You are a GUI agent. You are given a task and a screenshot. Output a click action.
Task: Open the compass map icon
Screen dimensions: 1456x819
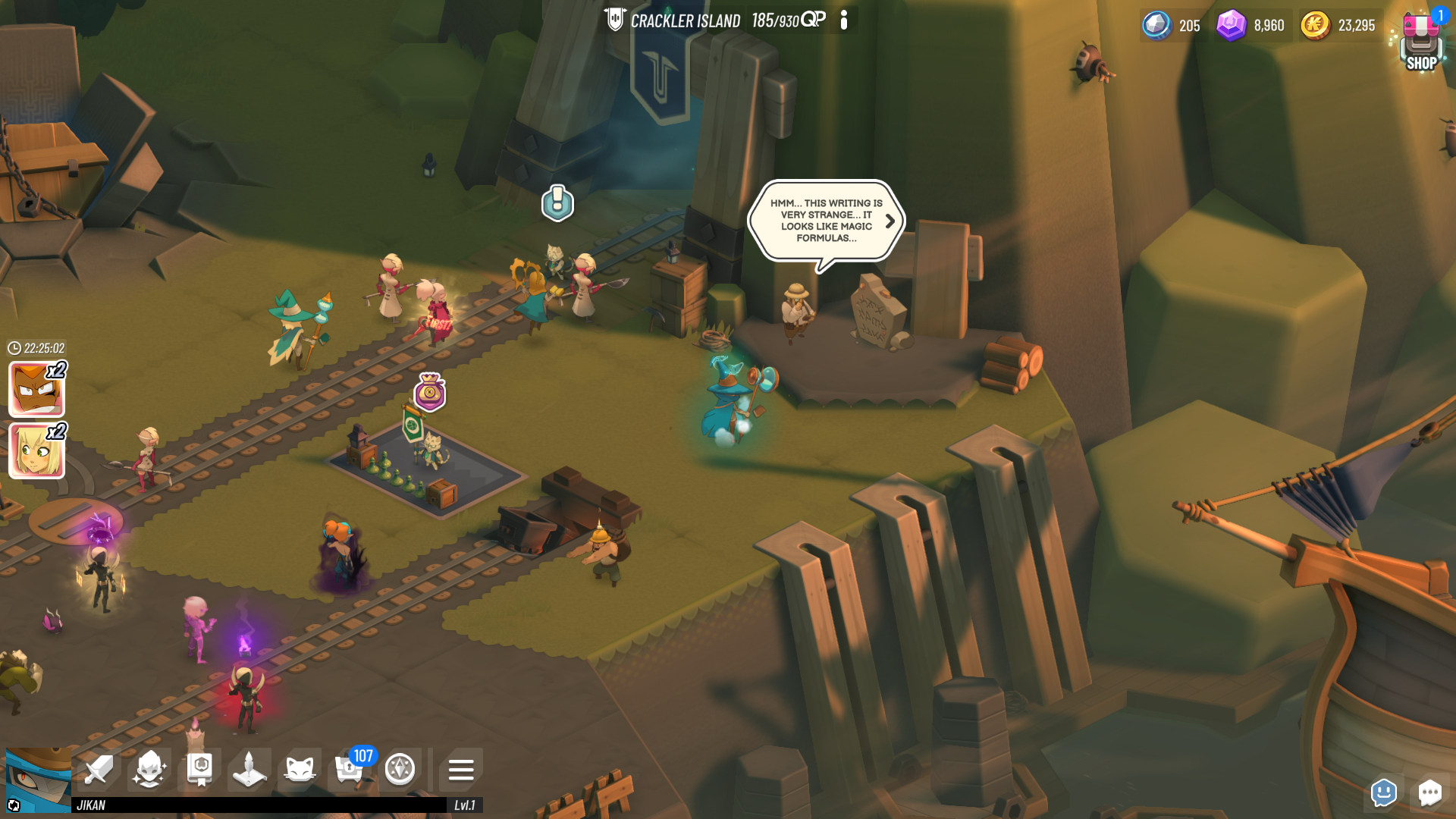[400, 770]
